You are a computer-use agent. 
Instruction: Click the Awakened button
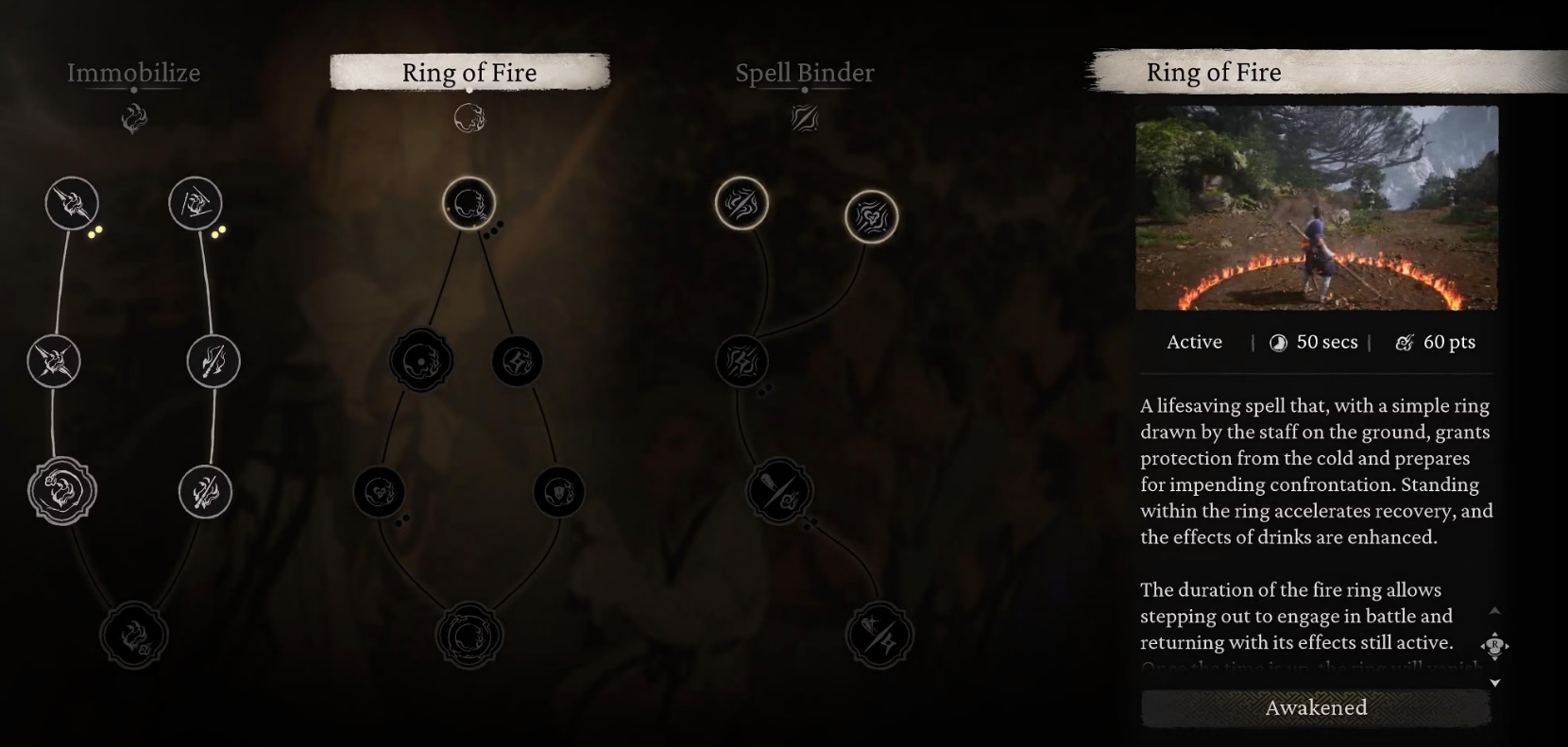[1316, 707]
